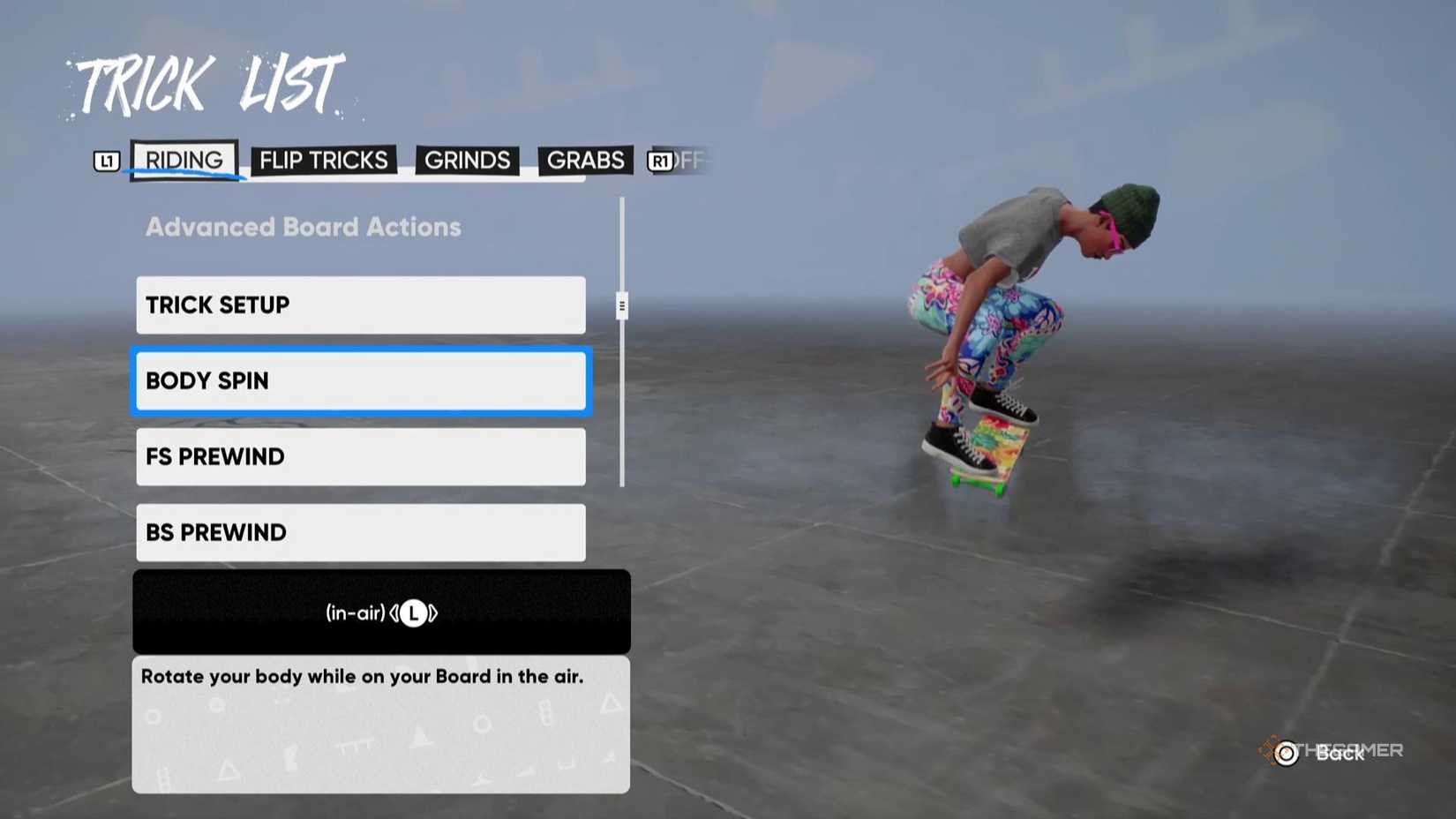Select the BS PREWIND entry
This screenshot has height=819, width=1456.
coord(360,532)
